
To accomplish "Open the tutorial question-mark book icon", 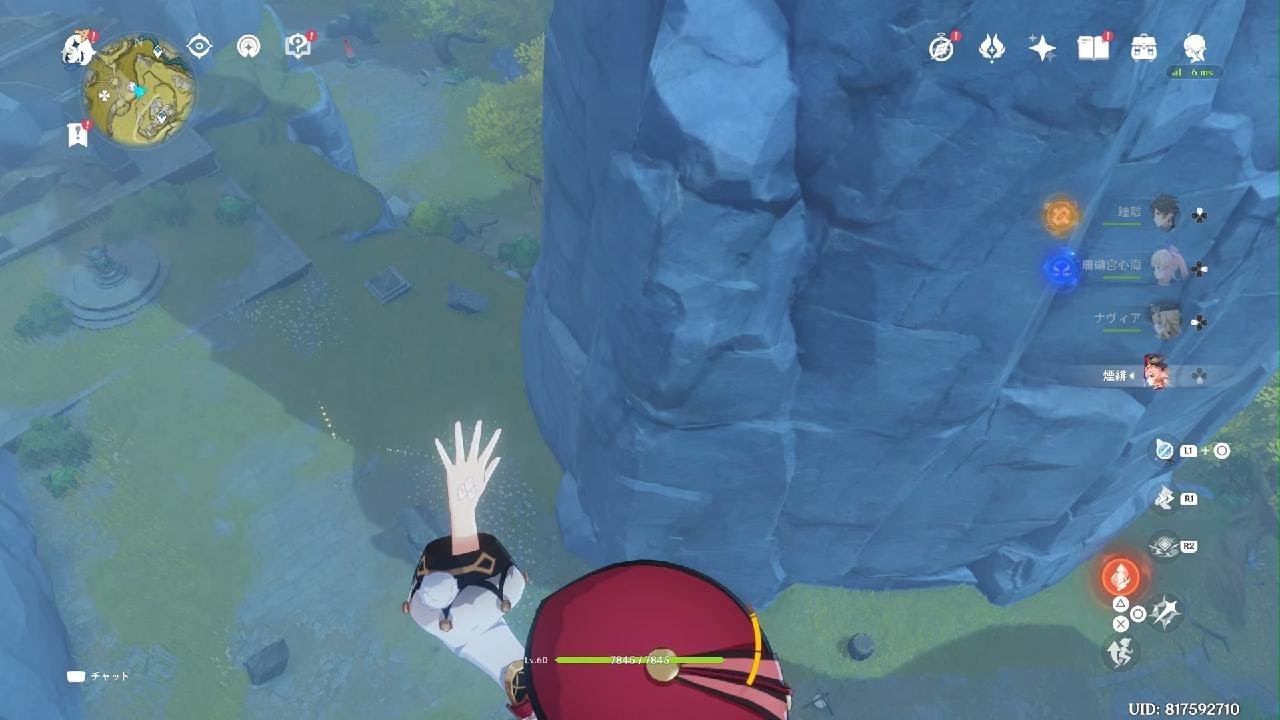I will point(298,45).
